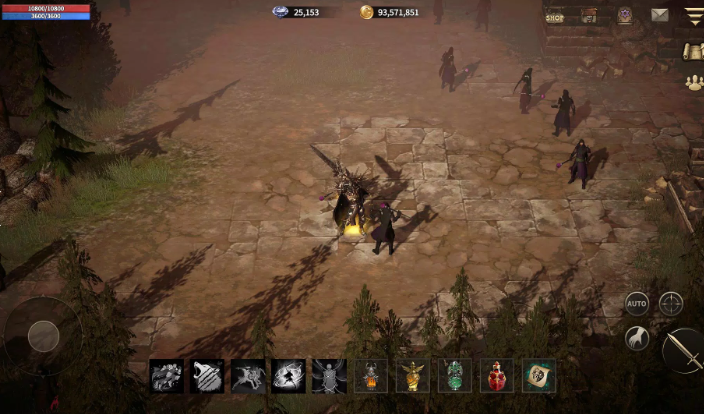
Task: Toggle the AUTO battle button
Action: 637,303
